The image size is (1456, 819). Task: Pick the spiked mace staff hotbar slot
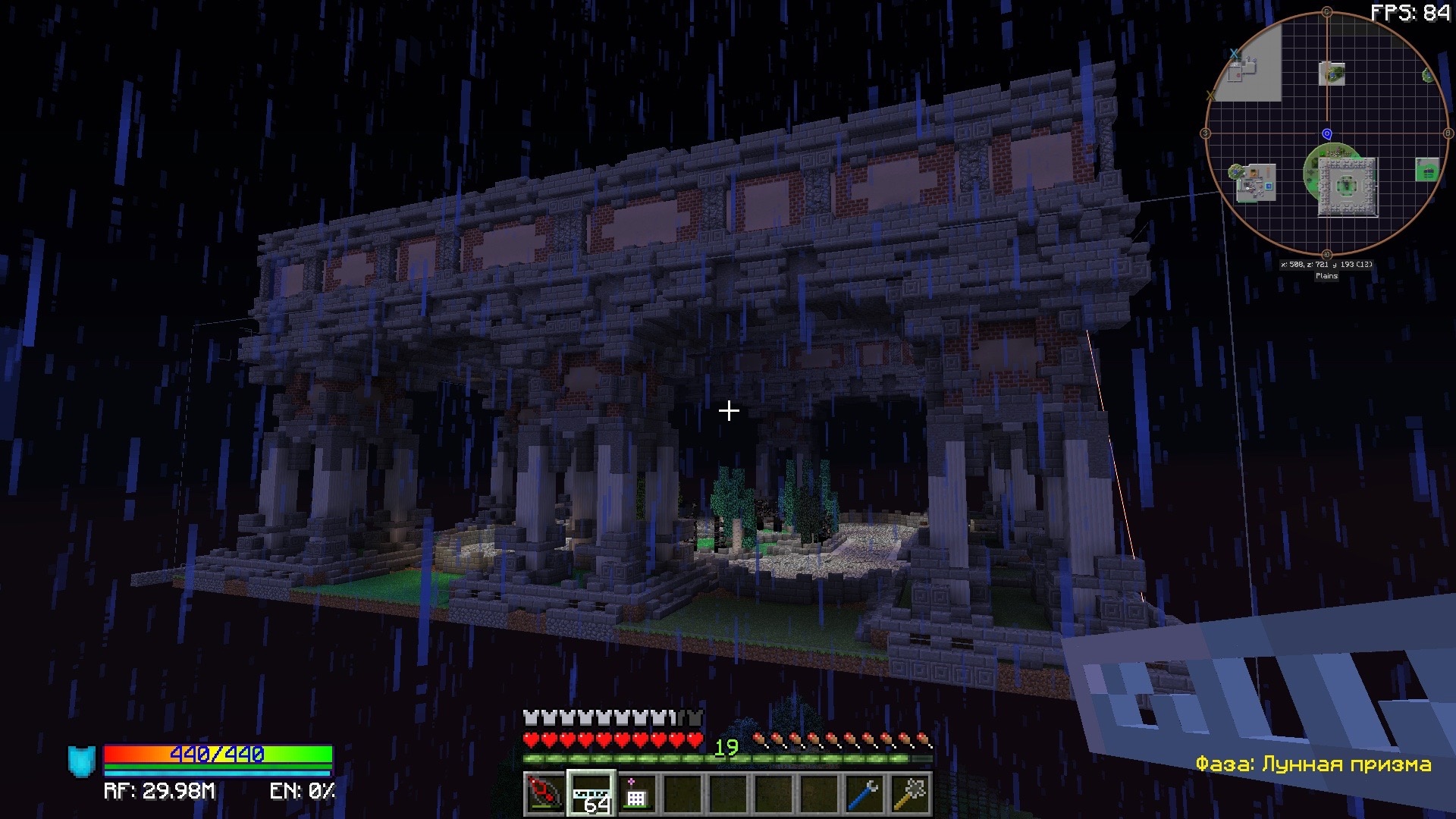coord(911,794)
